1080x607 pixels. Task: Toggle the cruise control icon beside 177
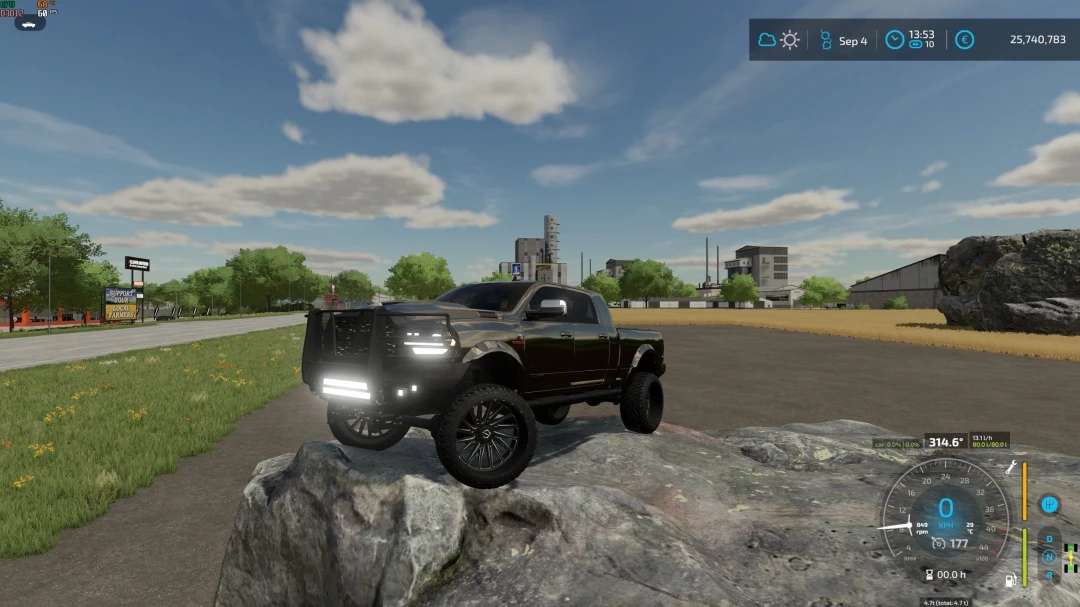tap(938, 543)
